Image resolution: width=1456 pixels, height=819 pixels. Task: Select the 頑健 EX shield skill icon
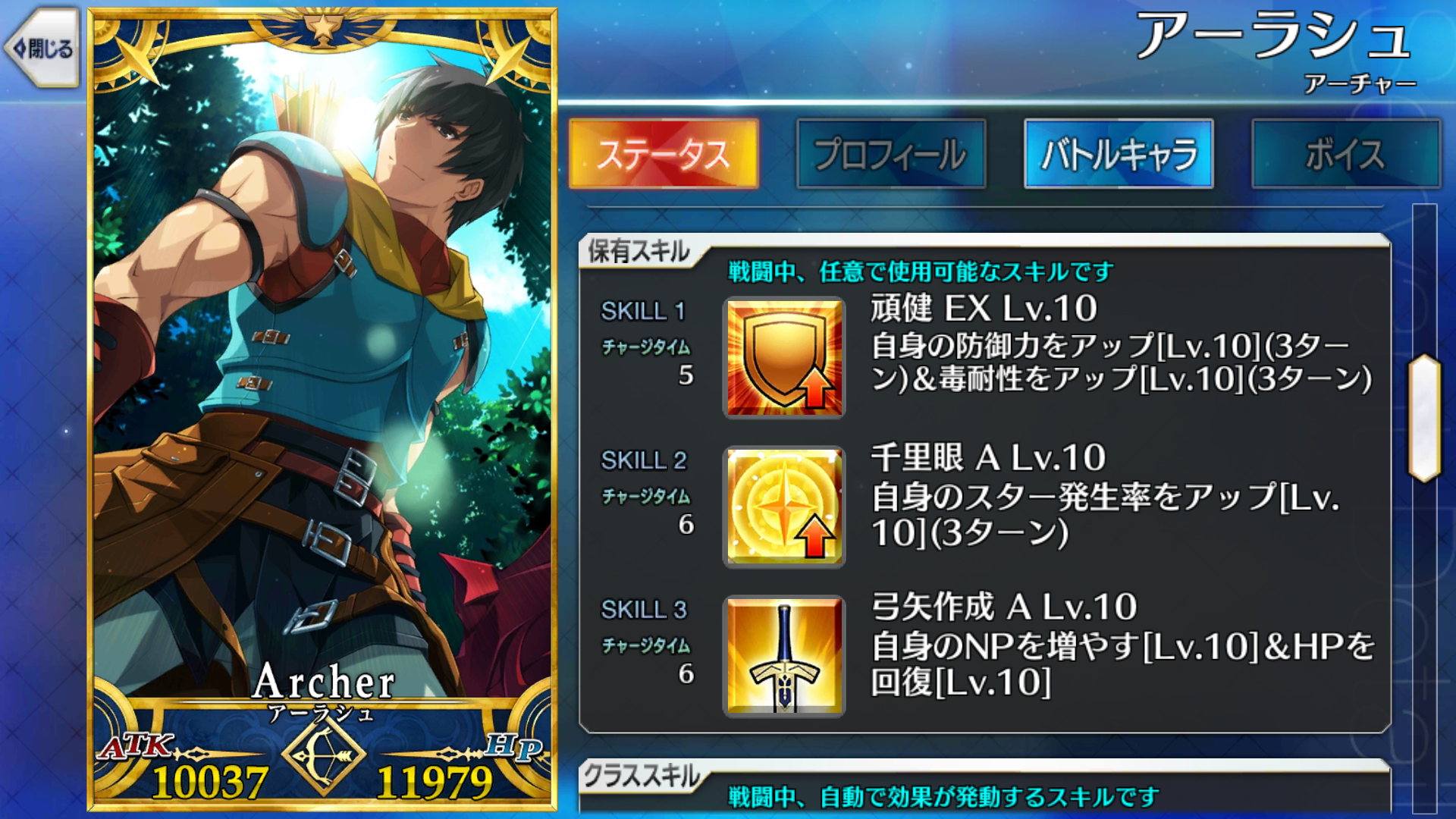[783, 356]
